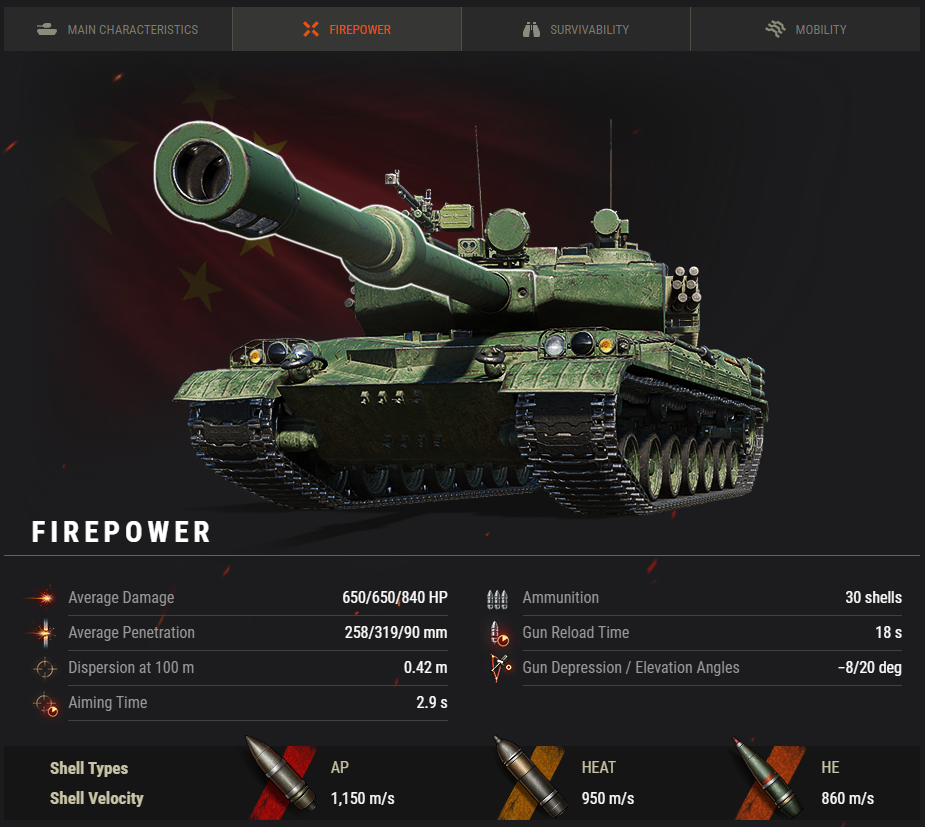Show the Mobility tab
925x827 pixels.
805,29
